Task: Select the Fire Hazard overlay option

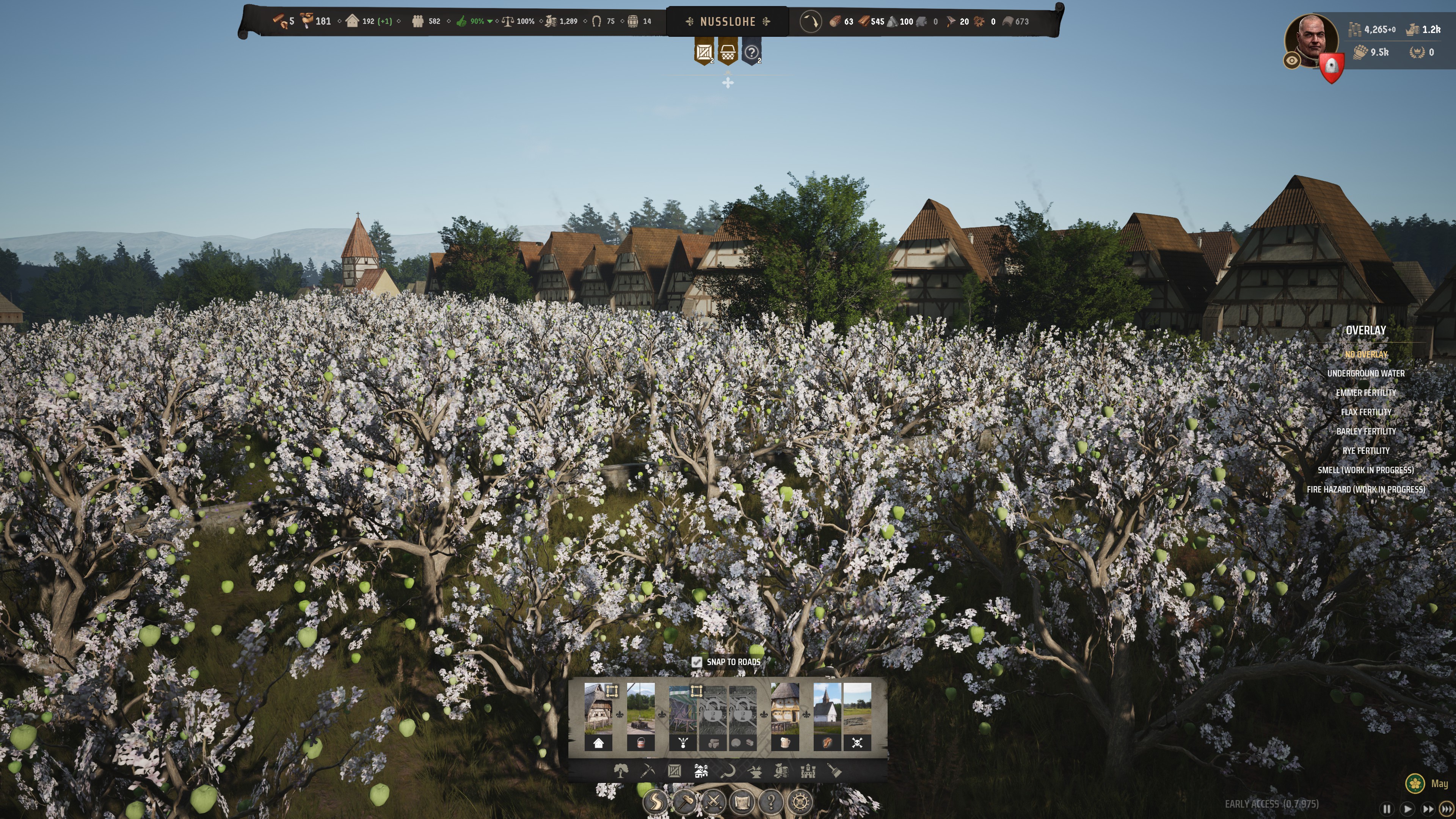Action: click(x=1365, y=490)
